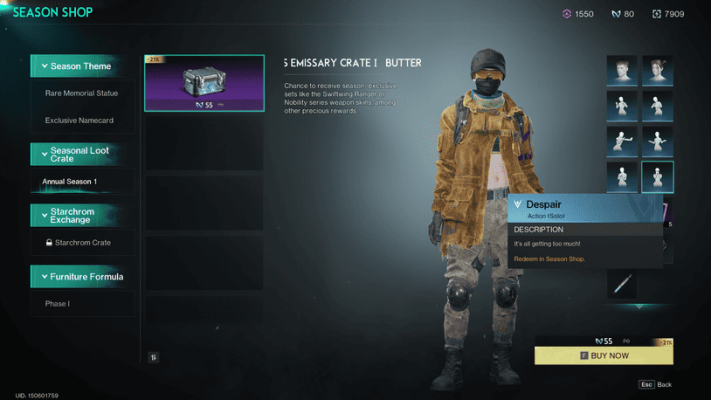
Task: Open the locked Starchrom Crate entry
Action: point(82,242)
